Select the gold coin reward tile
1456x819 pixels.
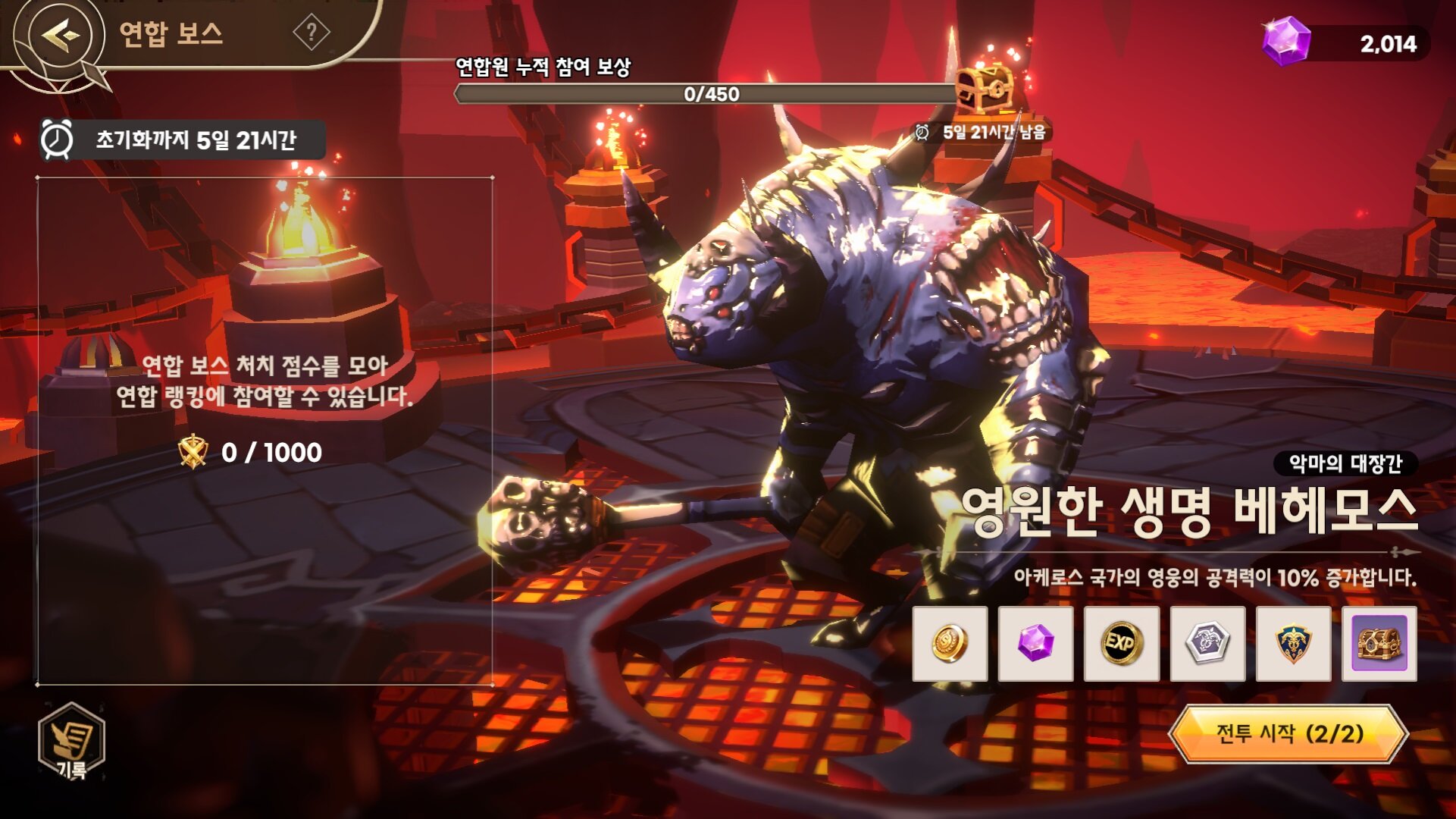pyautogui.click(x=950, y=644)
